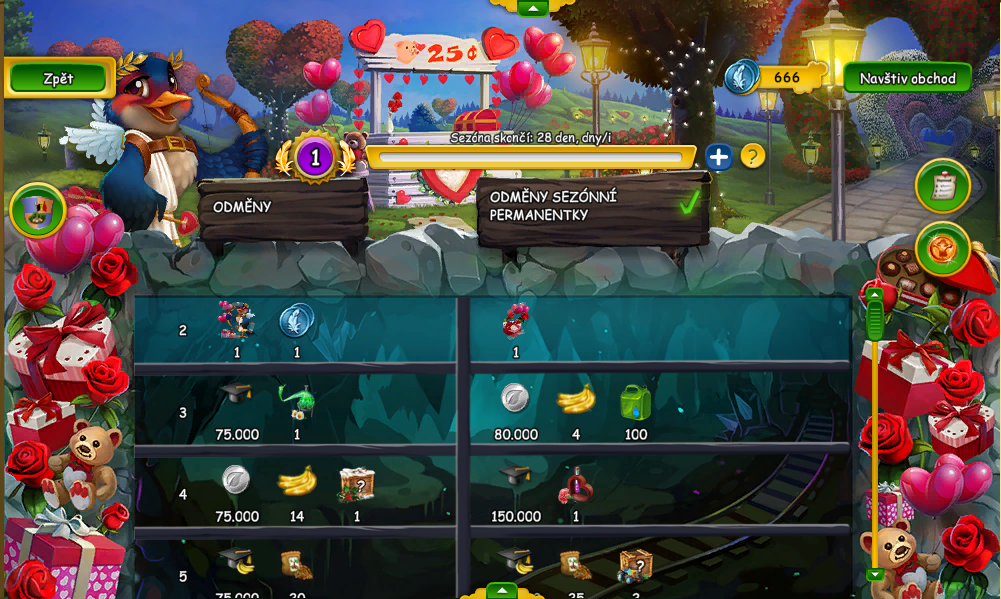Screen dimensions: 1001x599
Task: Open the Navštiv obchod shop button
Action: coord(907,78)
